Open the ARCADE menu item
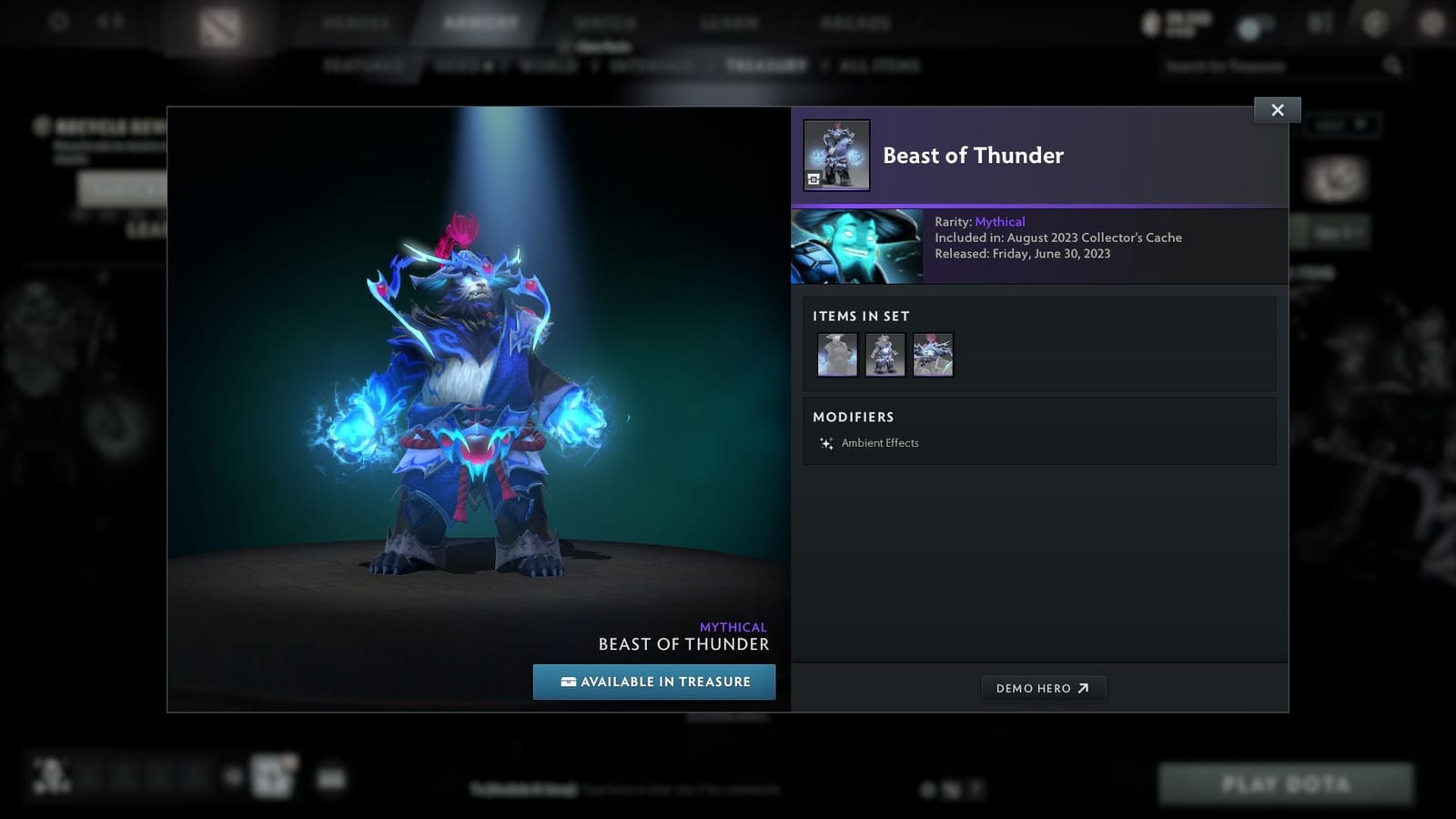The image size is (1456, 819). pyautogui.click(x=855, y=22)
